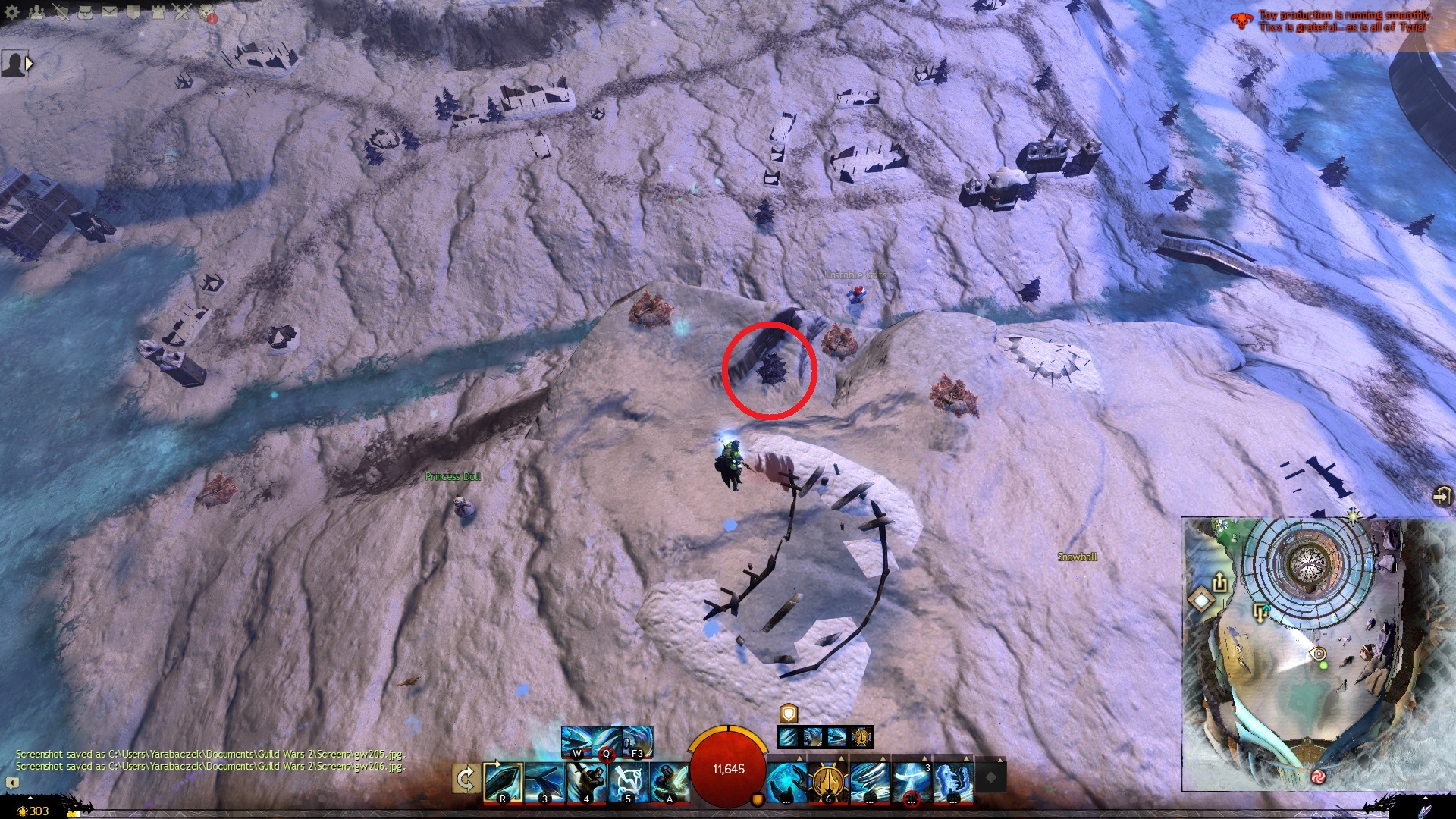The width and height of the screenshot is (1456, 819).
Task: Activate the weapon skill bound to R
Action: coord(503,783)
